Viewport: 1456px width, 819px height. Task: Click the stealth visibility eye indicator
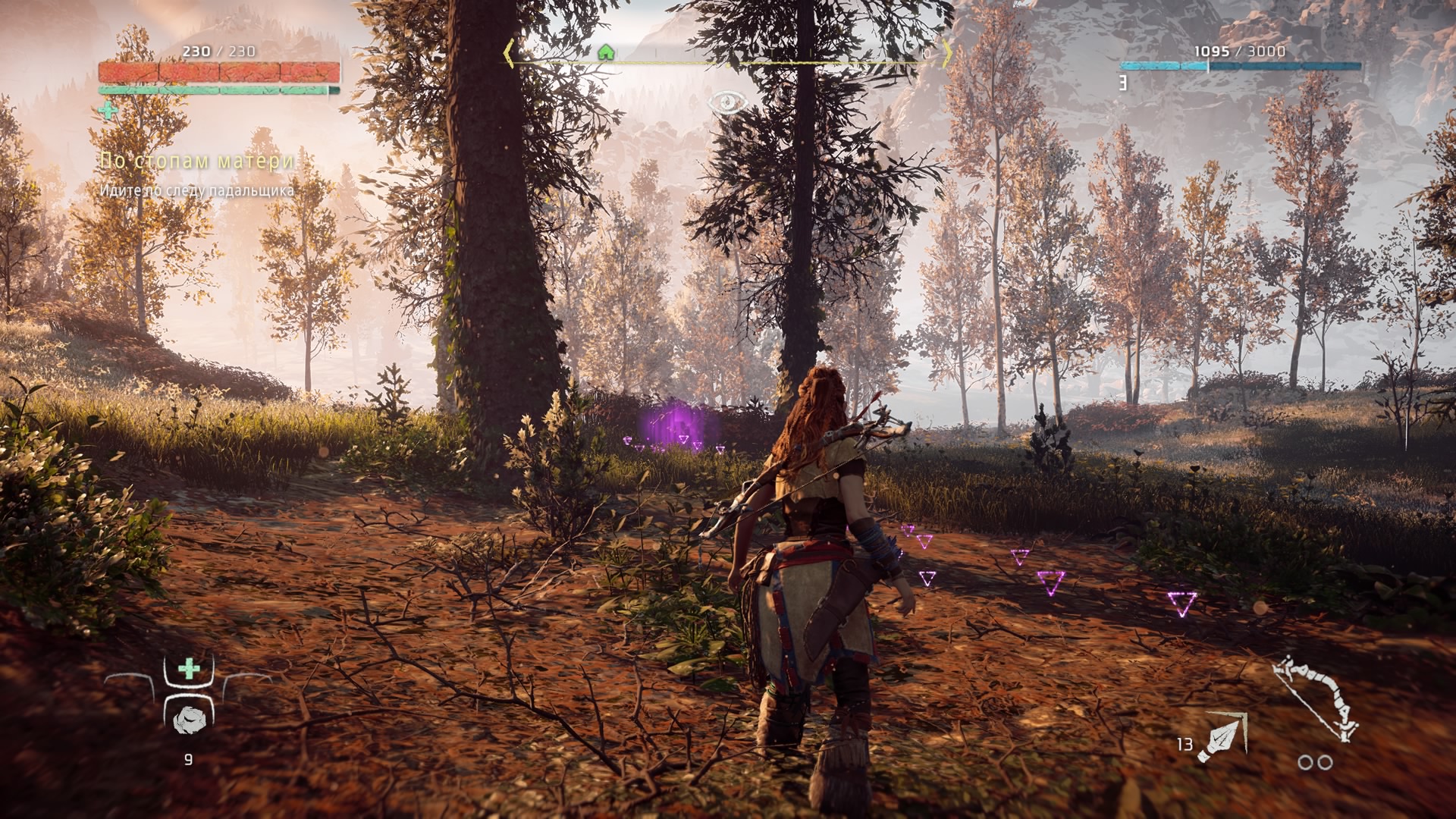[727, 102]
